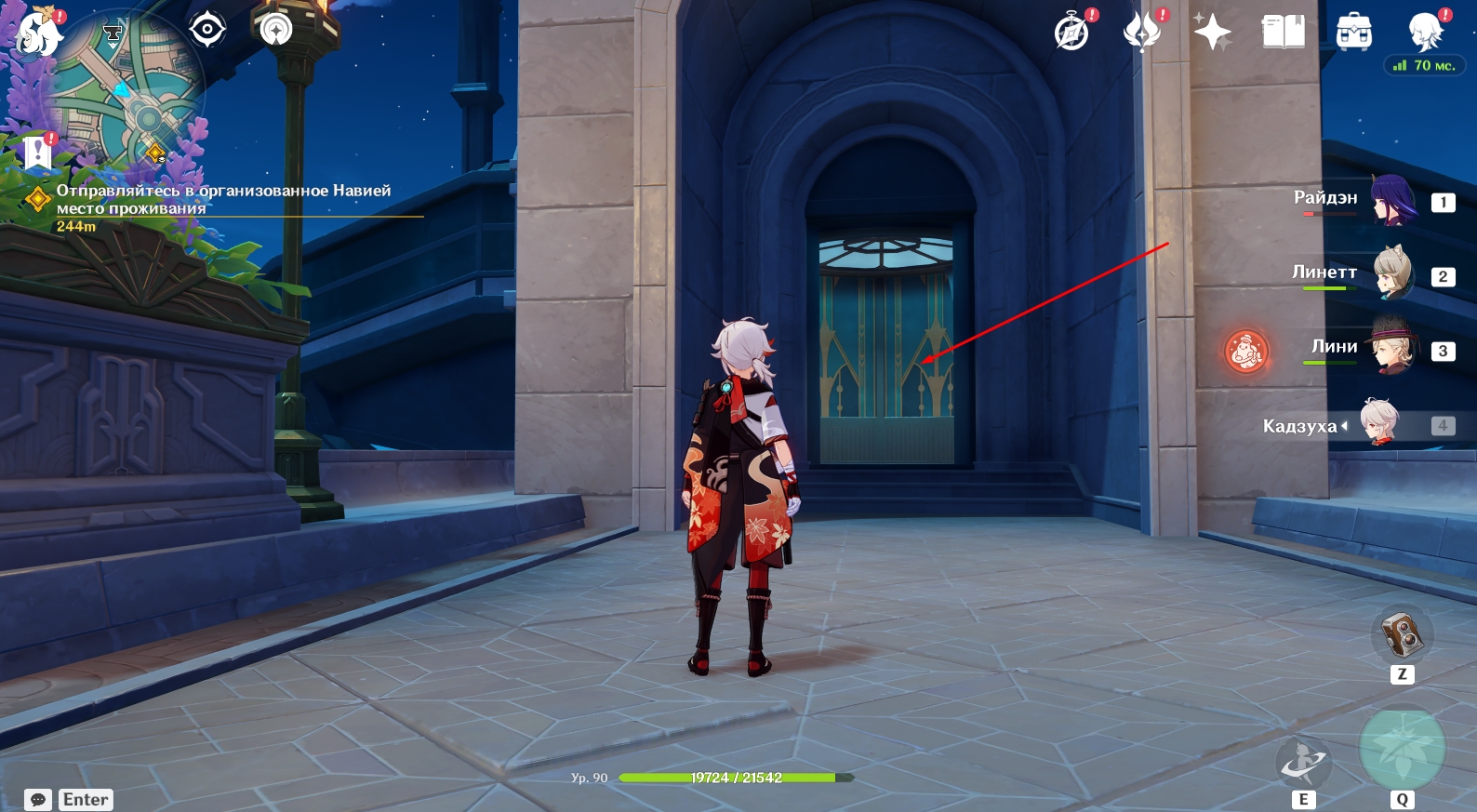Use the Kamera gadget icon

click(1402, 636)
